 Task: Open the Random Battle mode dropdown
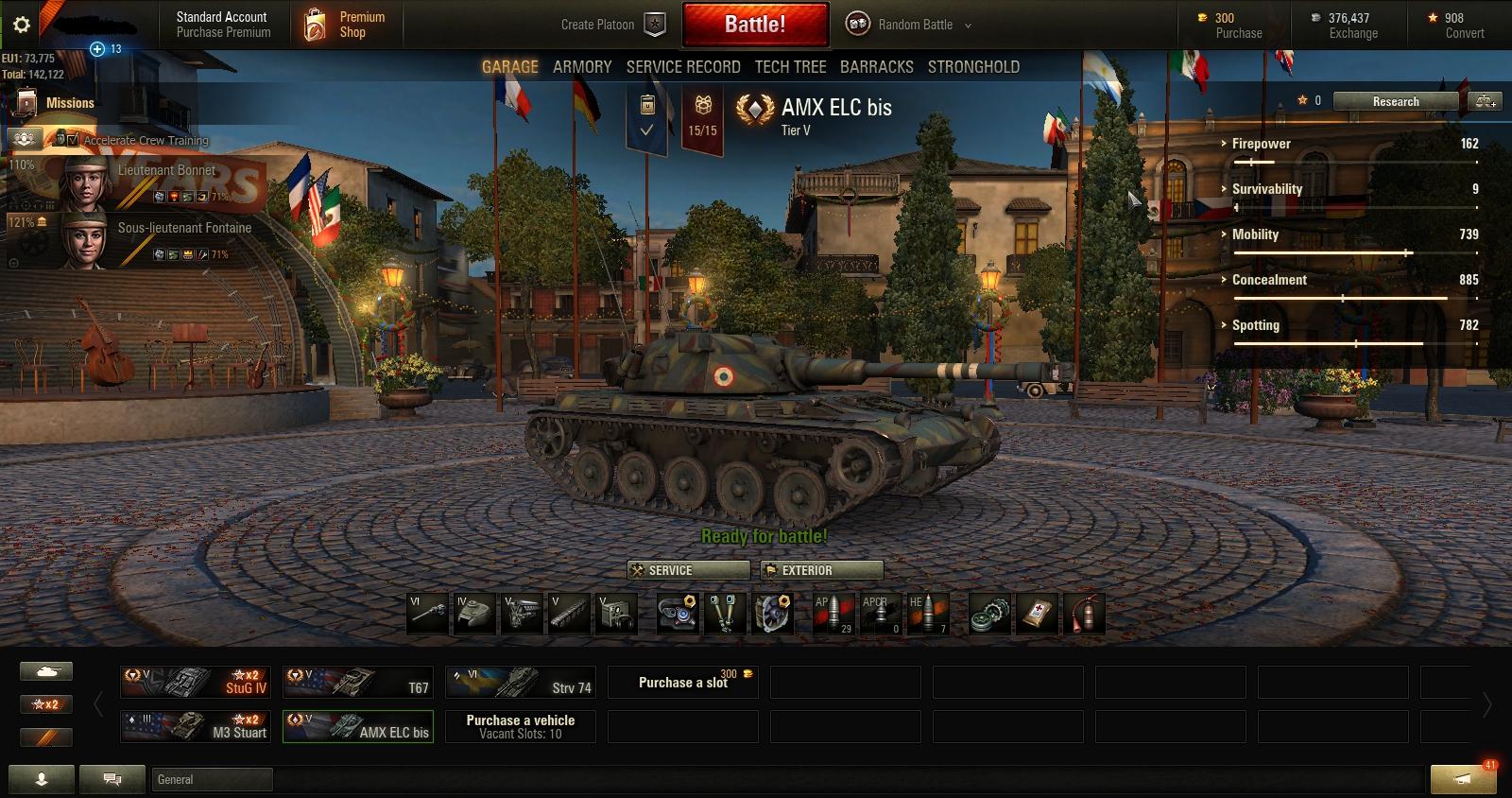[x=909, y=25]
